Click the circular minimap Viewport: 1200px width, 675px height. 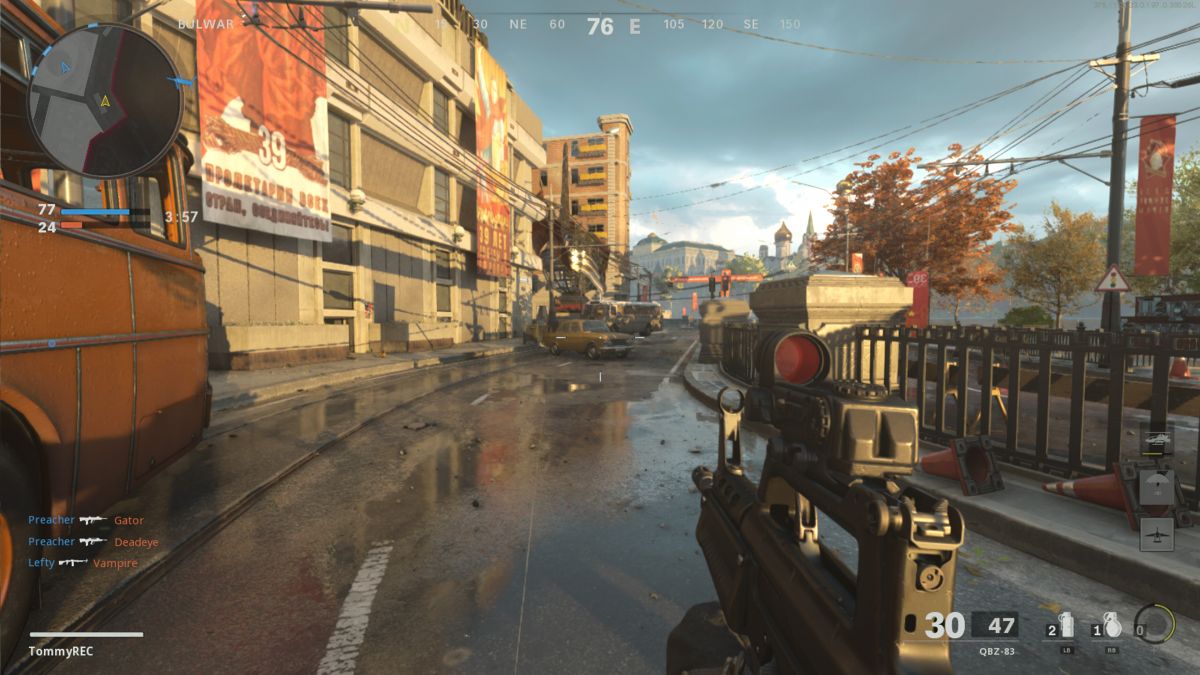105,100
